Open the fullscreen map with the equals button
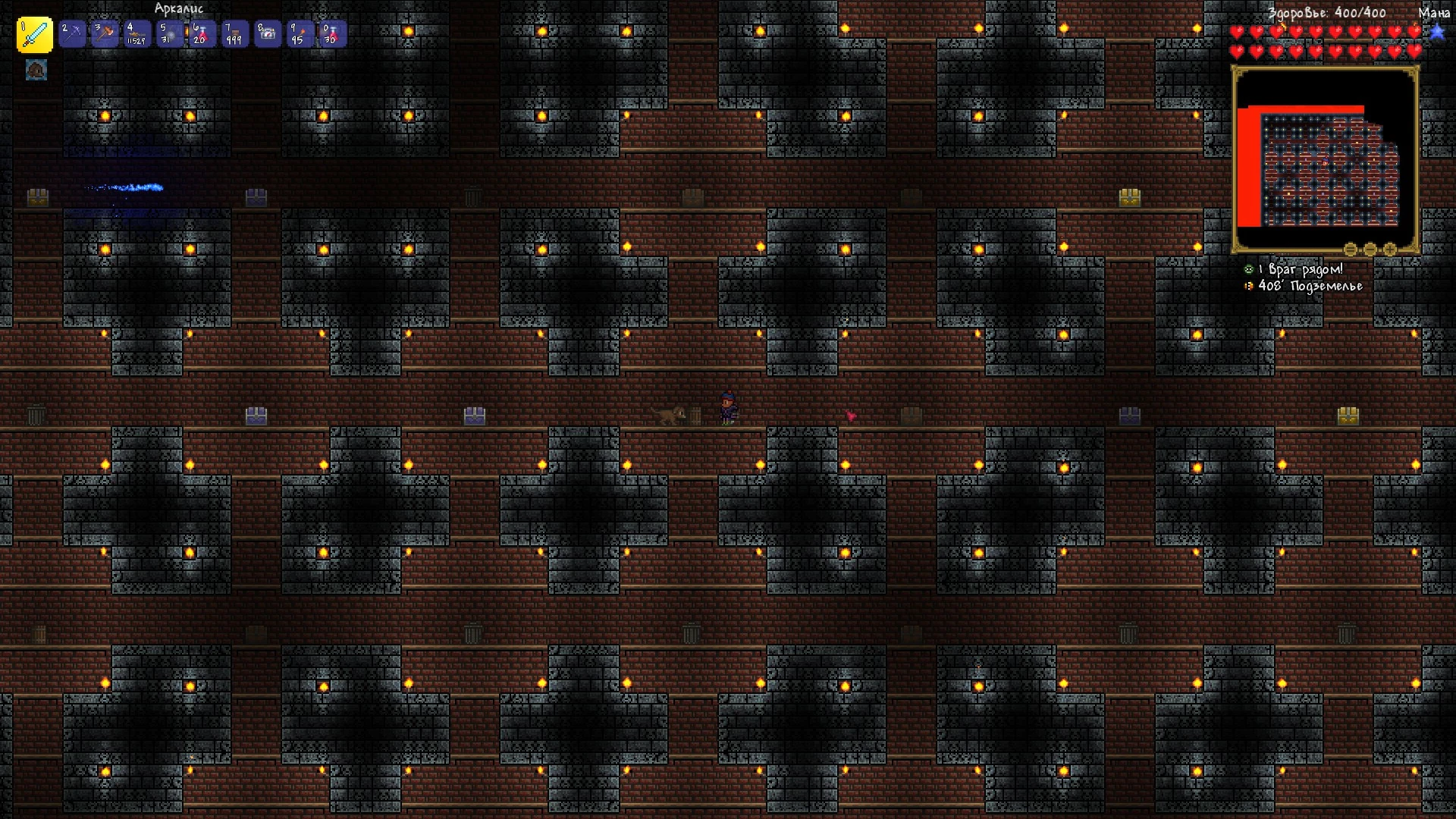 tap(1350, 249)
